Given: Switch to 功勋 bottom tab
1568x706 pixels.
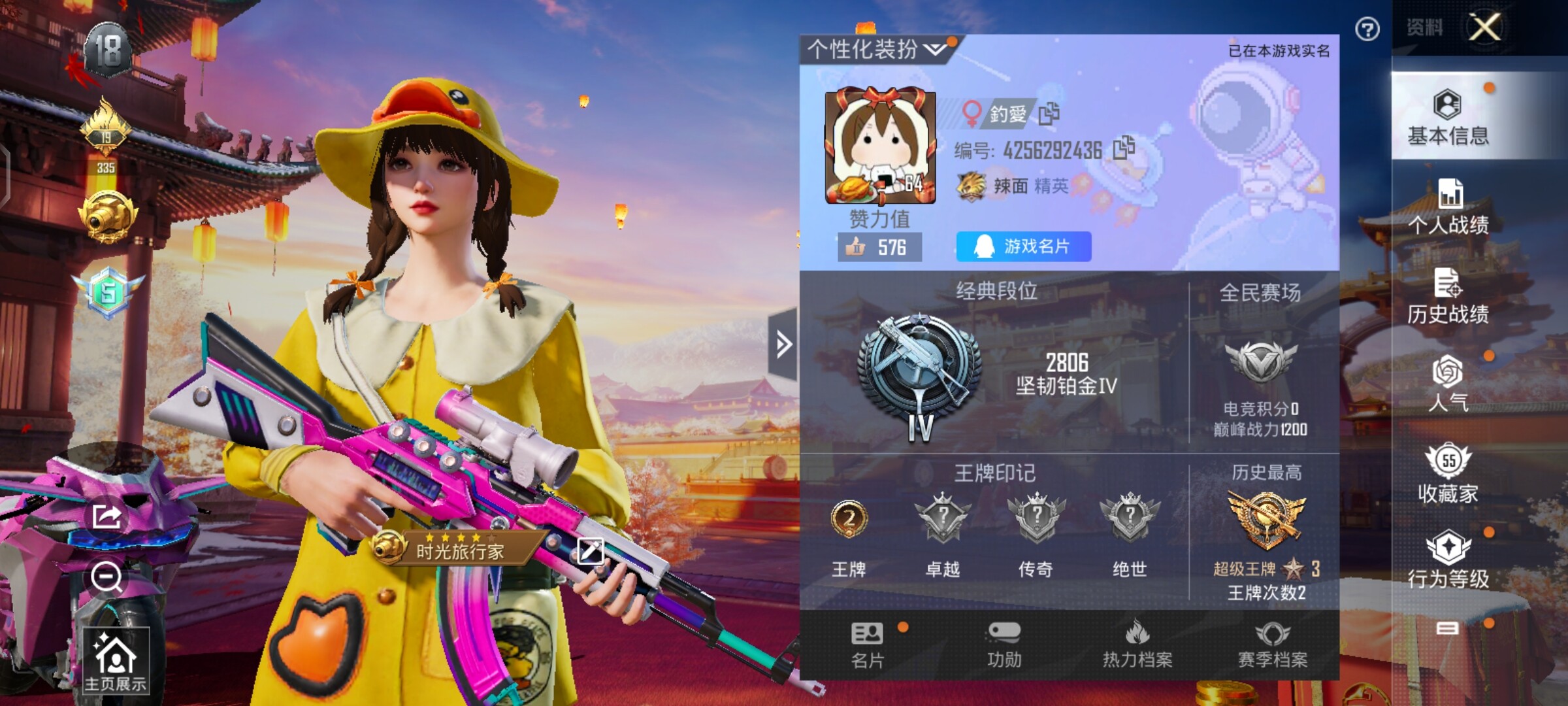Looking at the screenshot, I should click(x=1004, y=645).
